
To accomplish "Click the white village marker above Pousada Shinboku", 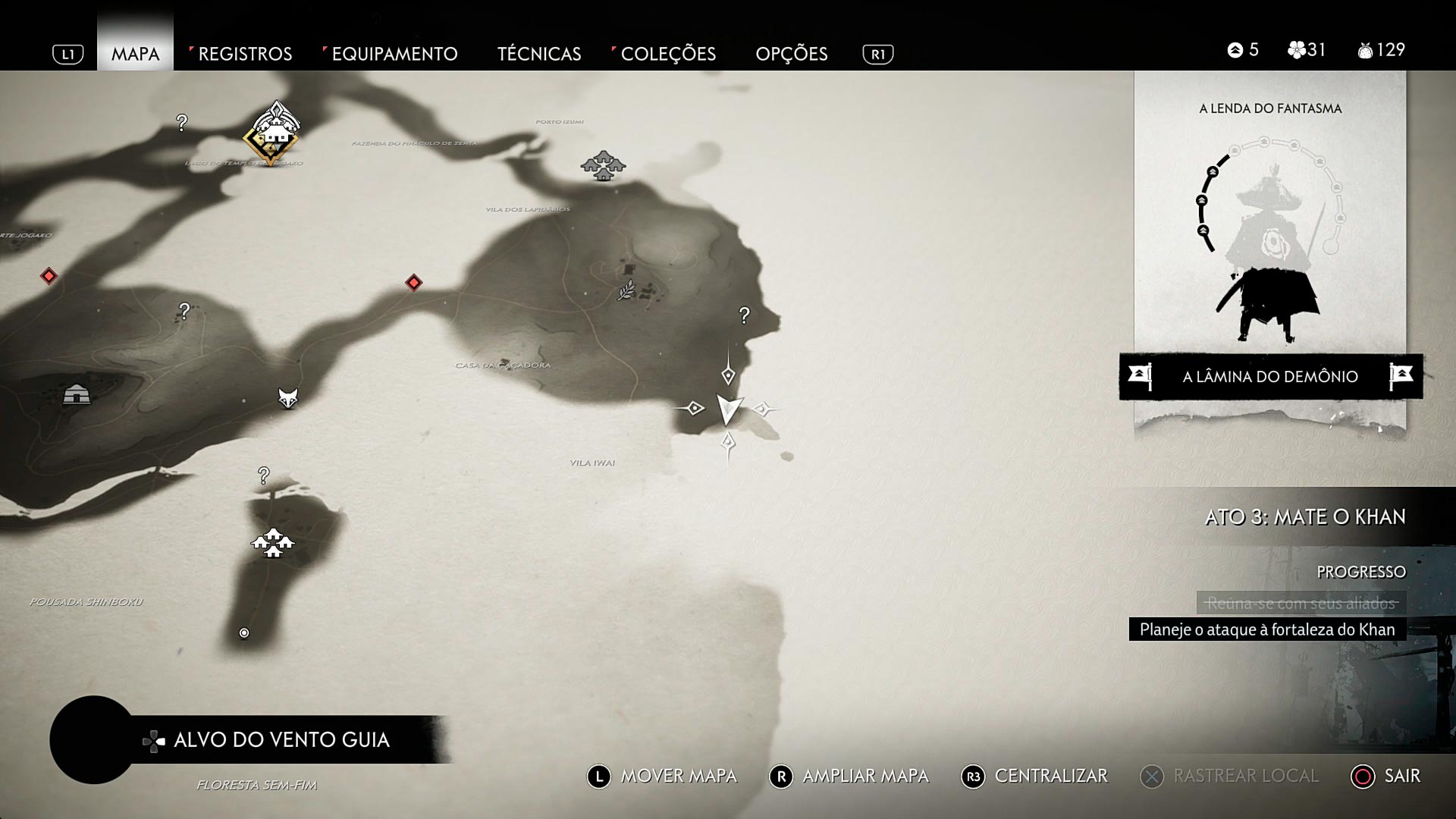I will (272, 542).
